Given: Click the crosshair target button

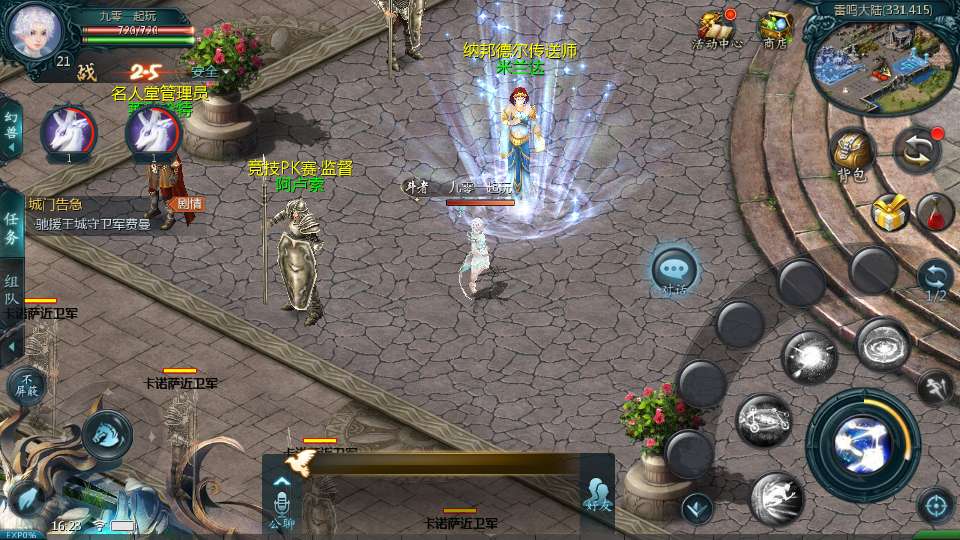Looking at the screenshot, I should (935, 505).
